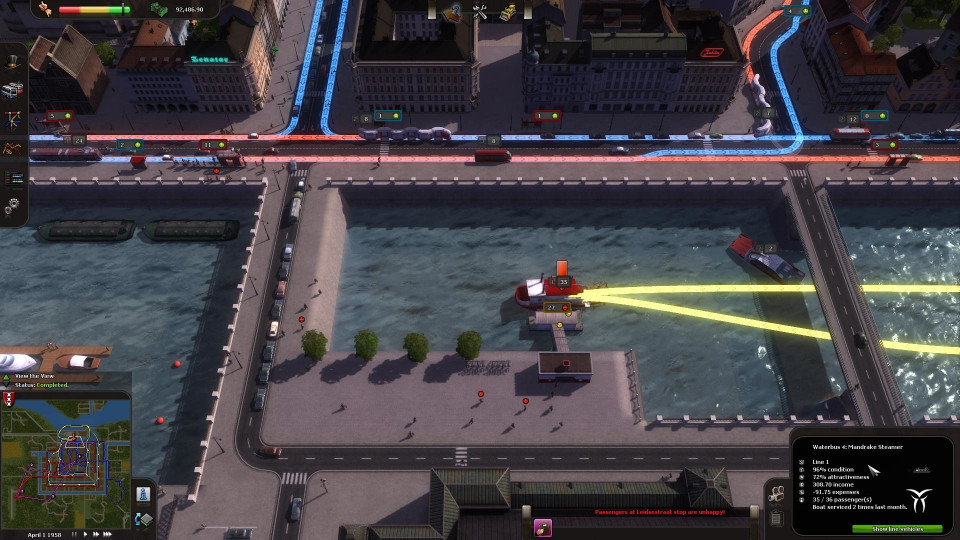The width and height of the screenshot is (960, 540).
Task: Select the bulldozer demolish tool
Action: pyautogui.click(x=508, y=11)
